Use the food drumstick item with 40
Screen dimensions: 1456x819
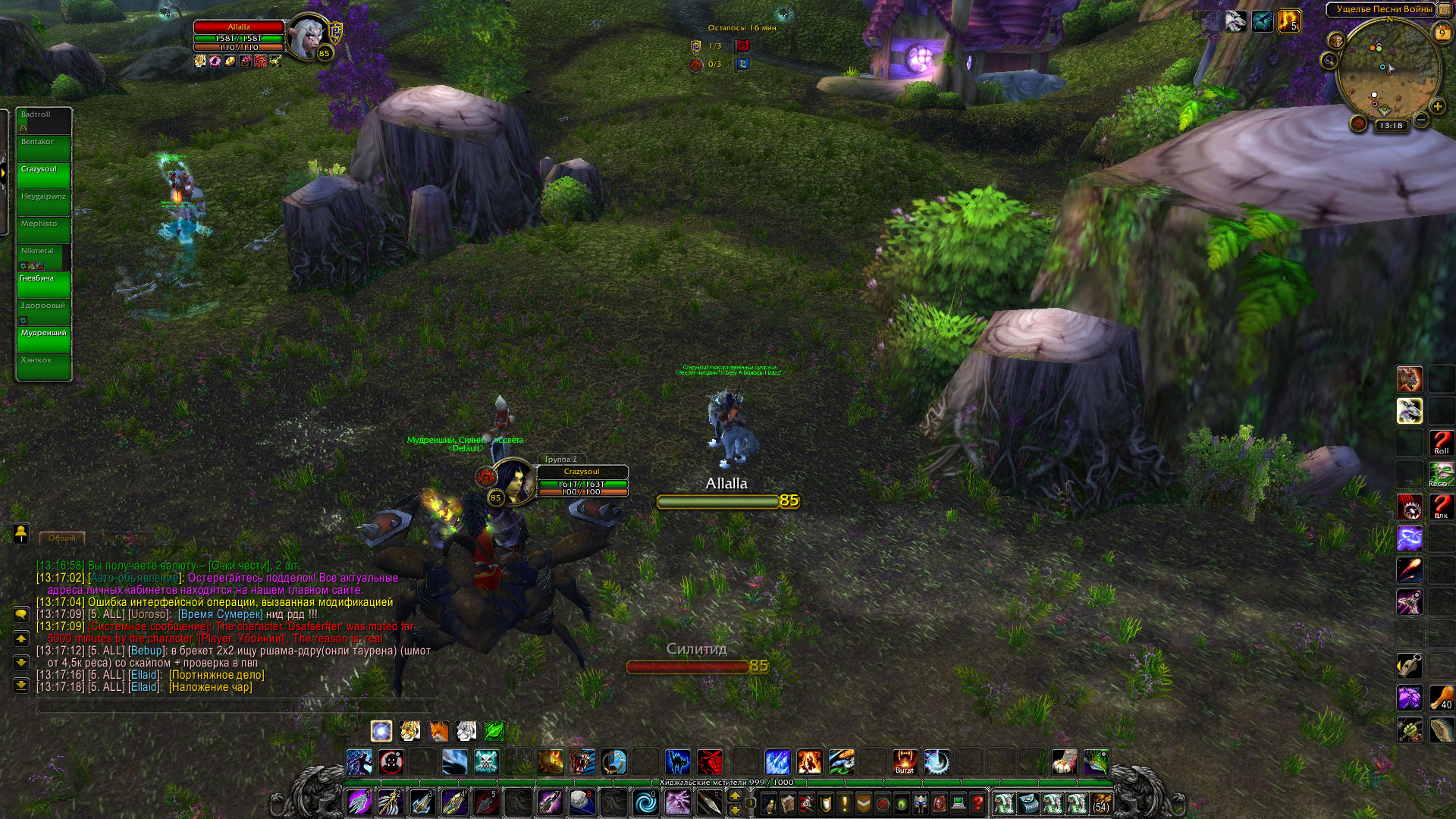pyautogui.click(x=1441, y=698)
